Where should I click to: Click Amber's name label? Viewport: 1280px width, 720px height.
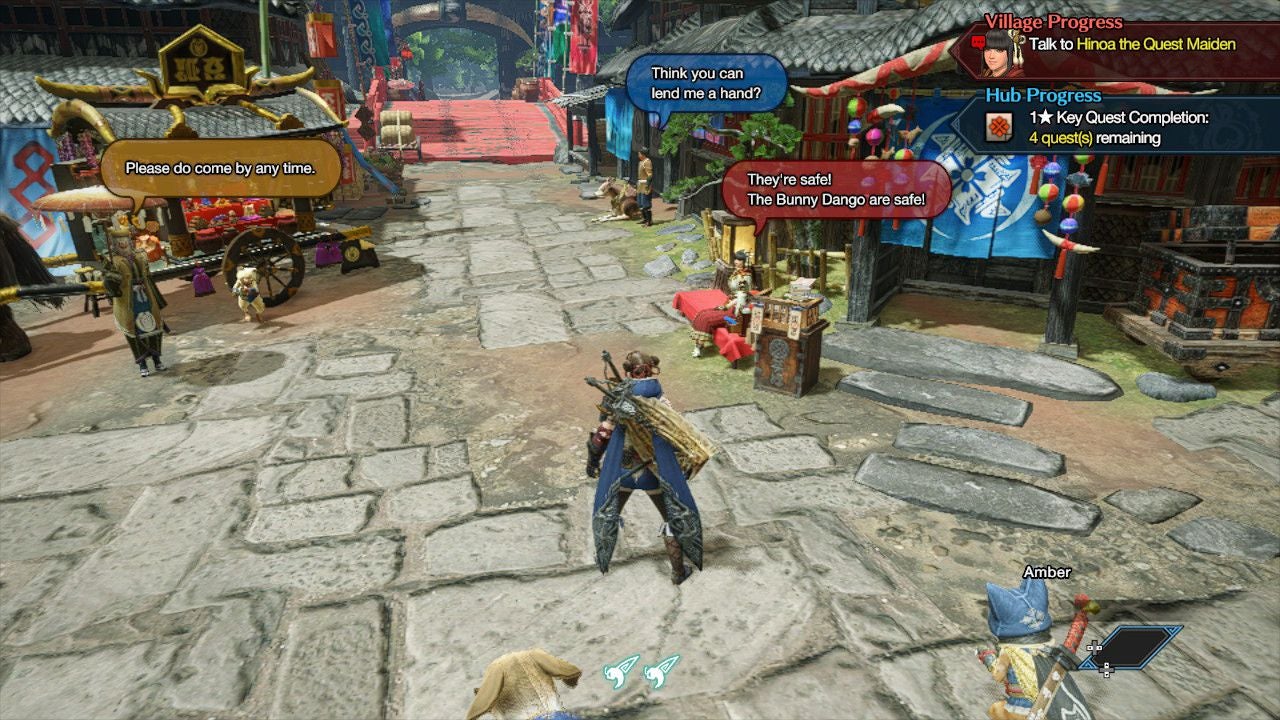(1045, 572)
